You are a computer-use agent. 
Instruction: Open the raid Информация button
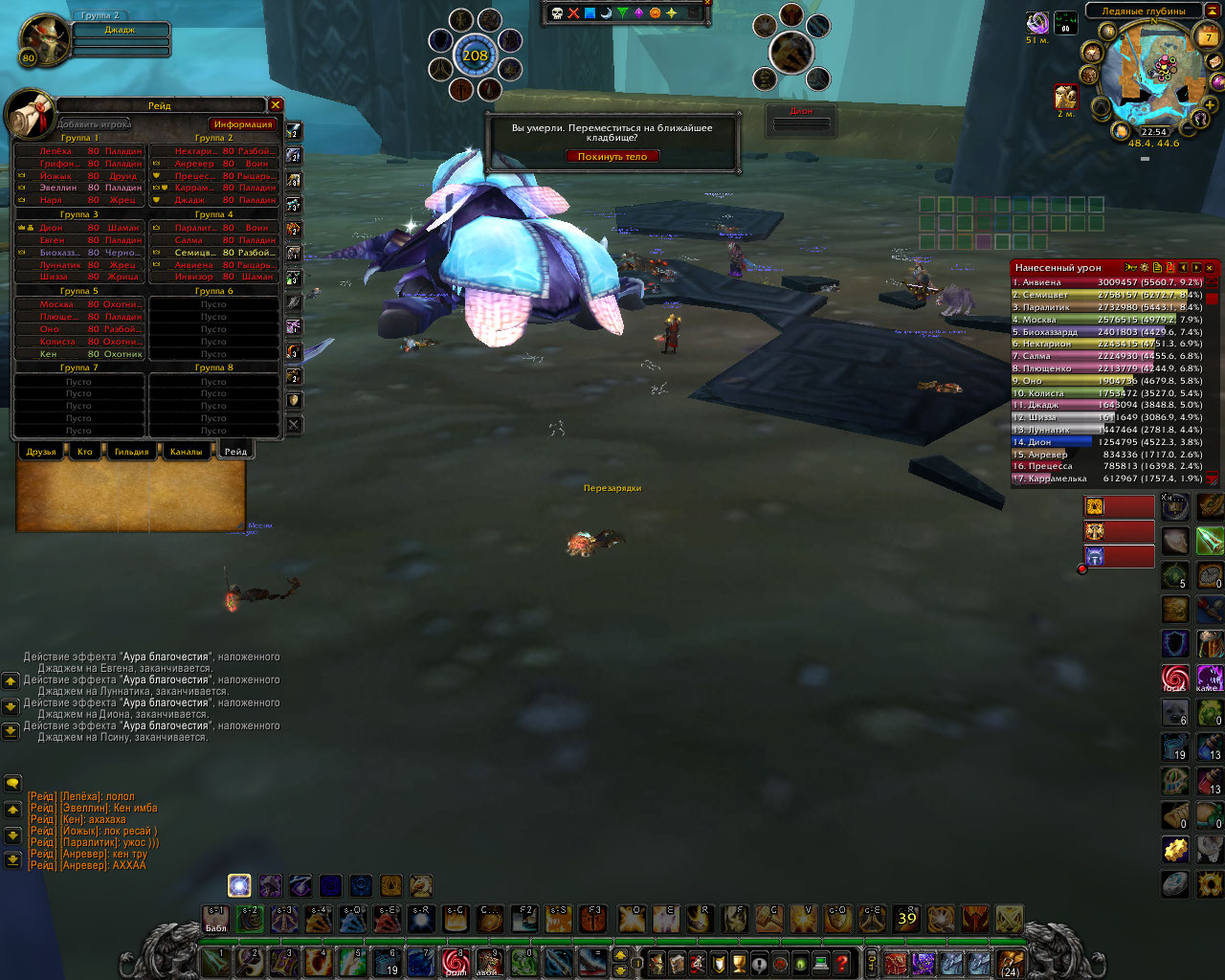point(243,124)
